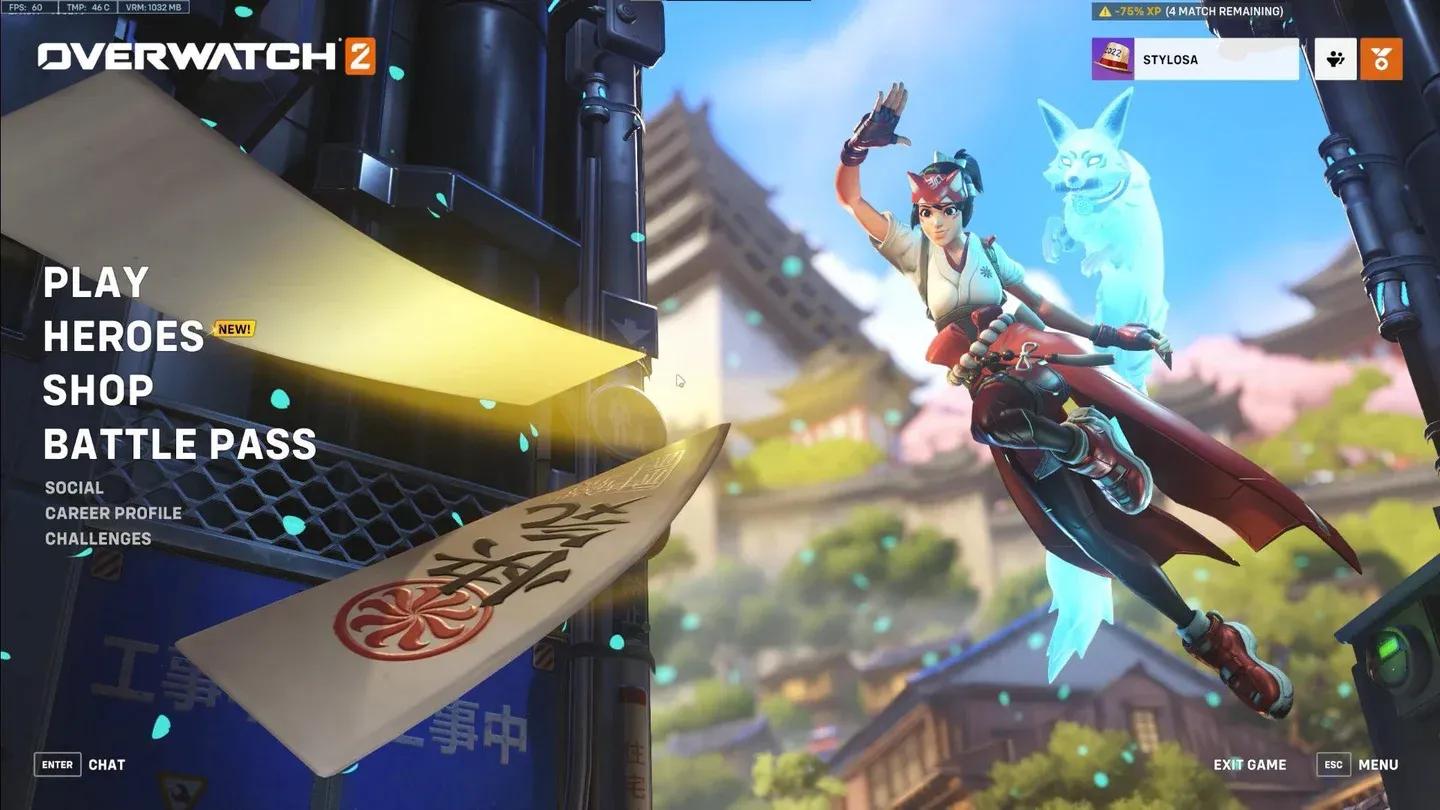Click the STYLOSA name plate
The width and height of the screenshot is (1440, 810).
1215,59
